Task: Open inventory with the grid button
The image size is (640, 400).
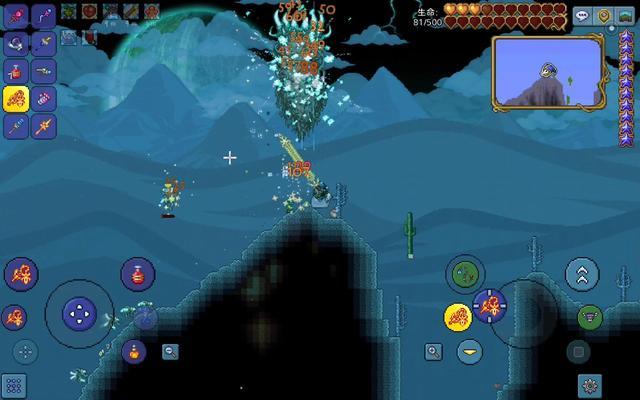Action: click(13, 385)
